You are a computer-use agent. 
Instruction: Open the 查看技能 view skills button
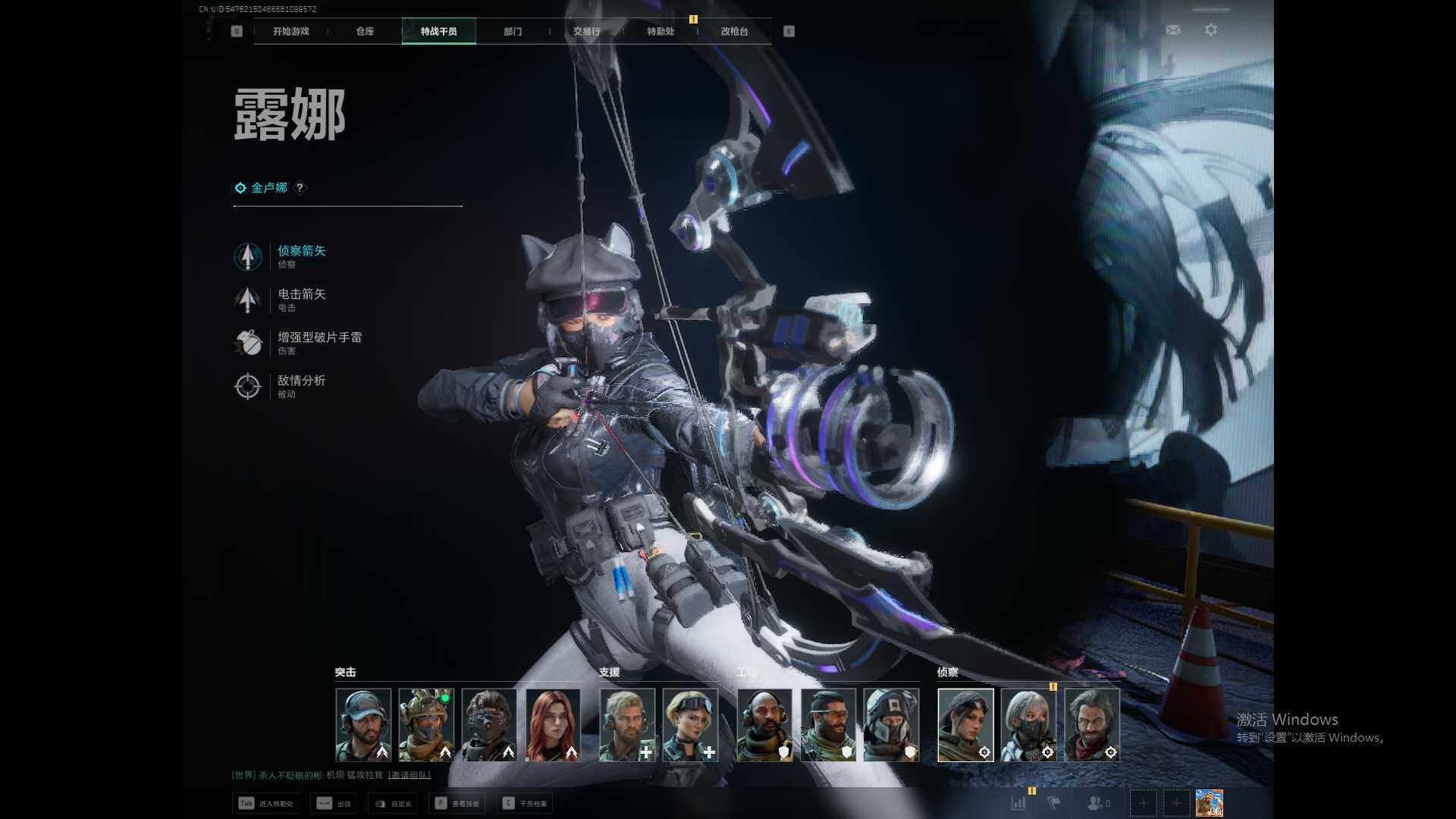[x=457, y=803]
